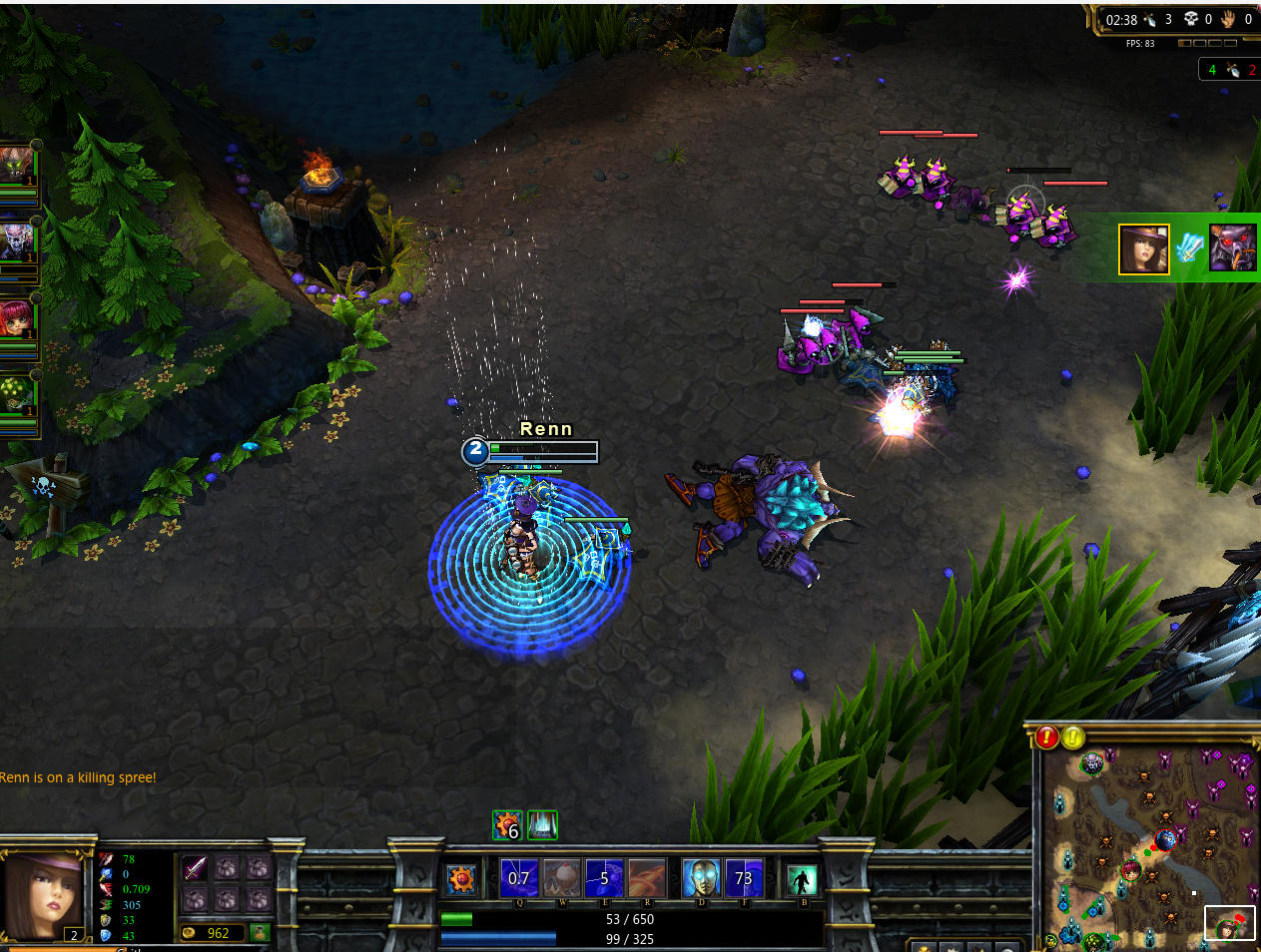Select the pale-faced ally portrait, second from top

coord(17,240)
